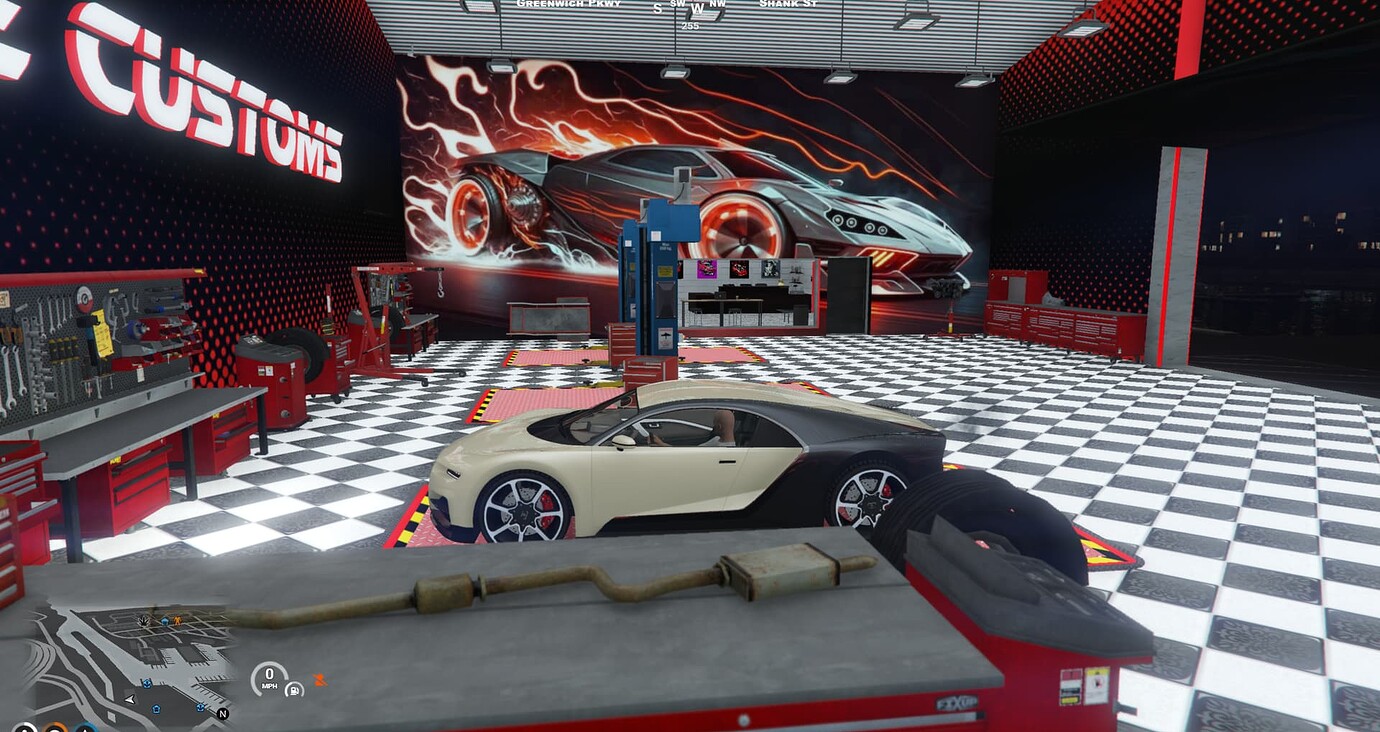Select the weed leaf blip on the minimap
Image resolution: width=1380 pixels, height=732 pixels.
pyautogui.click(x=144, y=621)
